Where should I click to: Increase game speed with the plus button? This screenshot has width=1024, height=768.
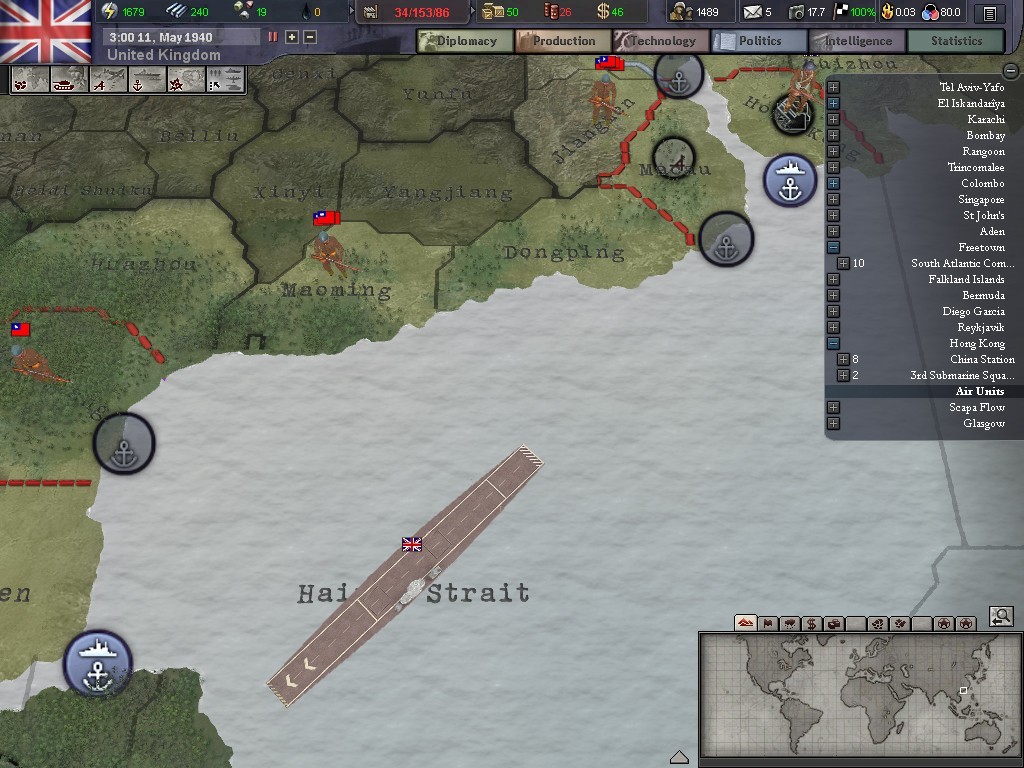292,37
